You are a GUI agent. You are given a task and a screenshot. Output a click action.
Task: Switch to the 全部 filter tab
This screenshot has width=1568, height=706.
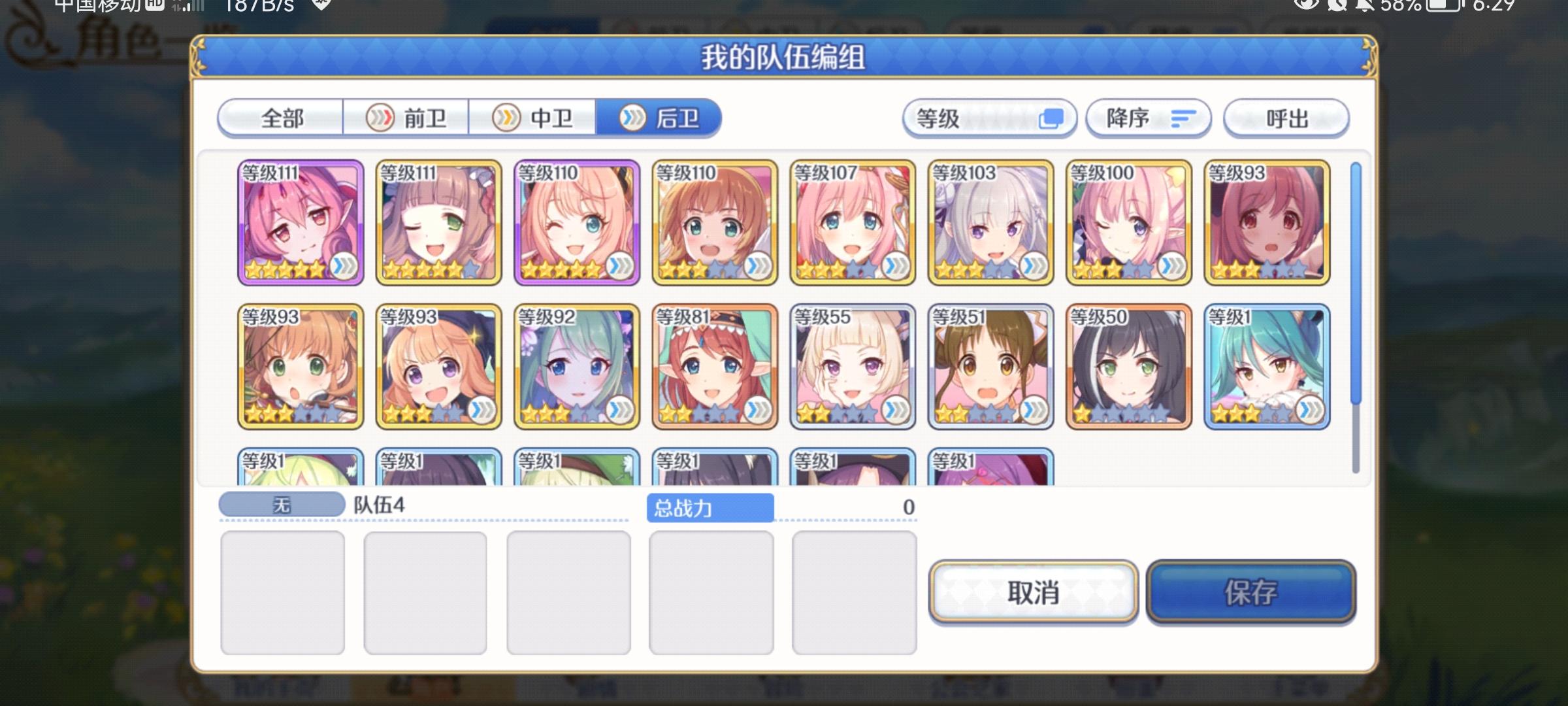tap(281, 118)
